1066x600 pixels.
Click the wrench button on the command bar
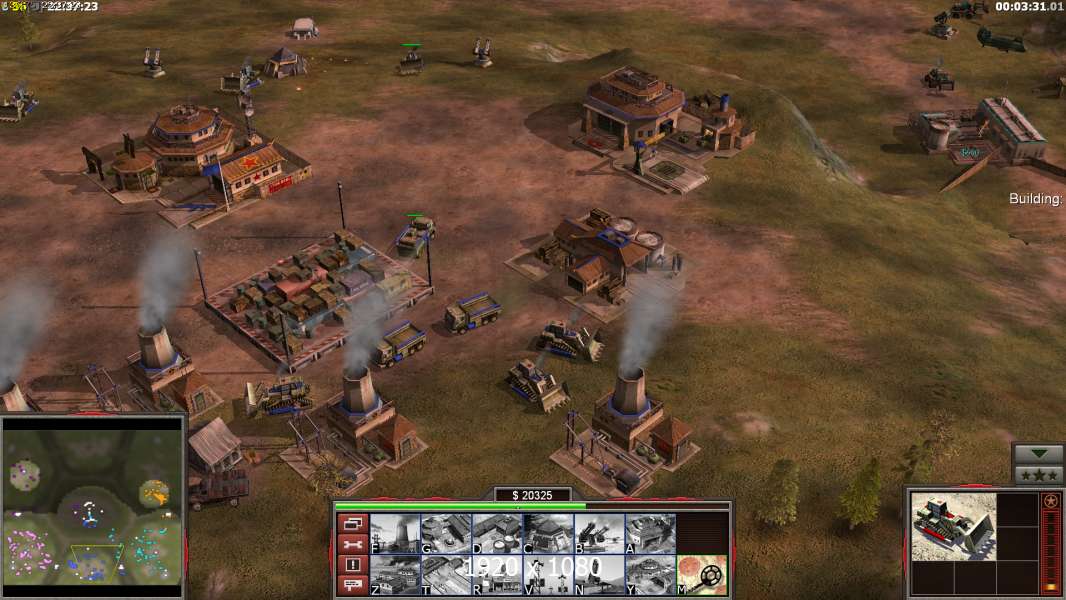point(351,544)
